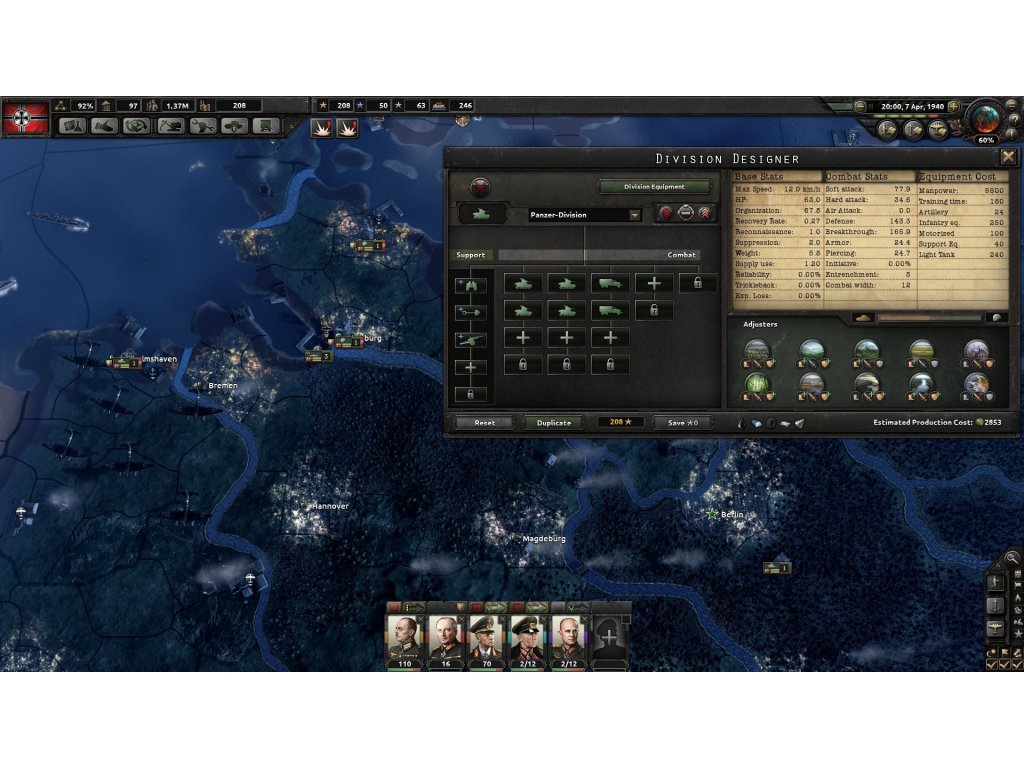This screenshot has height=768, width=1024.
Task: Open the Panzer-Division template name dropdown
Action: click(x=635, y=215)
